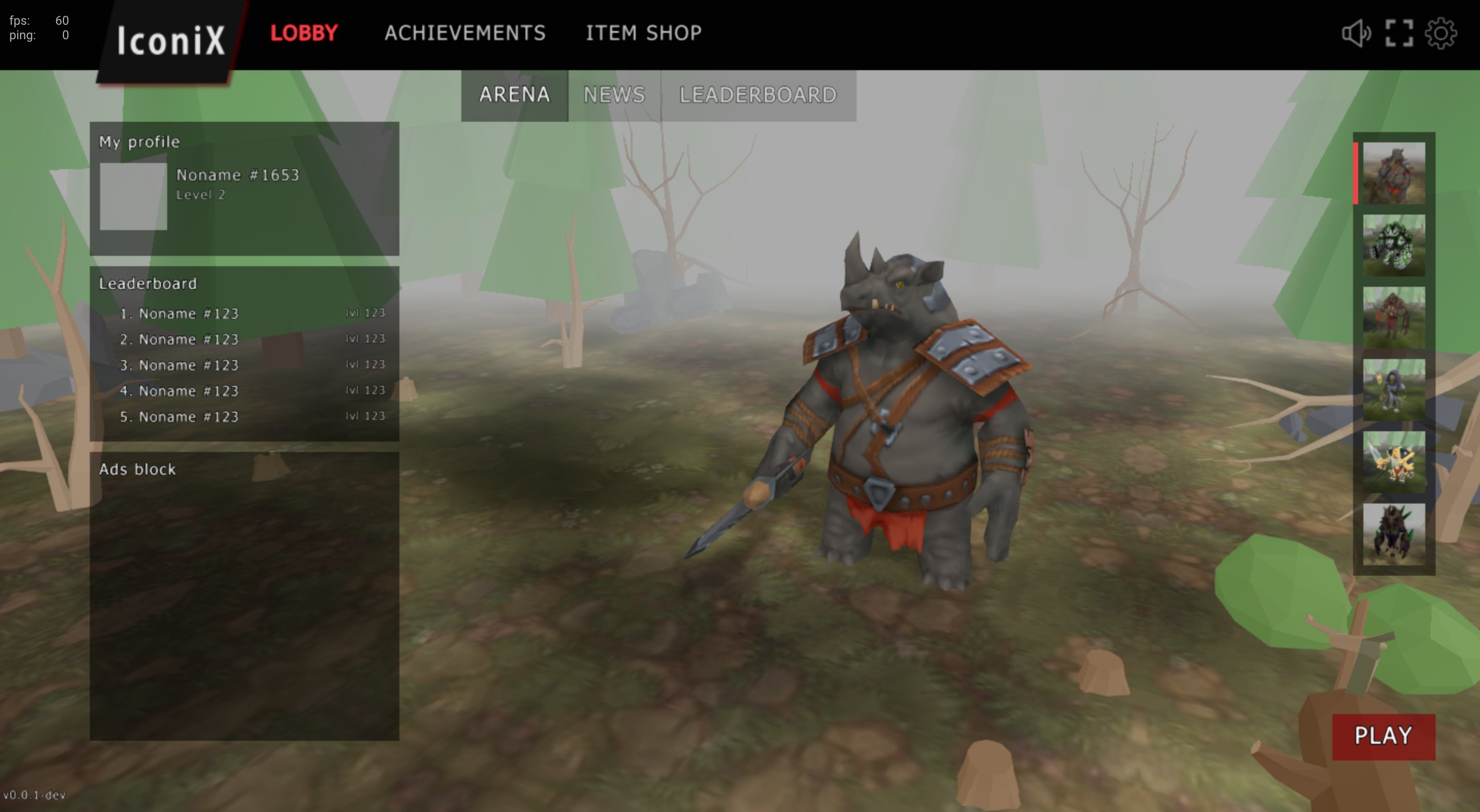The width and height of the screenshot is (1480, 812).
Task: Toggle fullscreen mode
Action: click(x=1398, y=33)
